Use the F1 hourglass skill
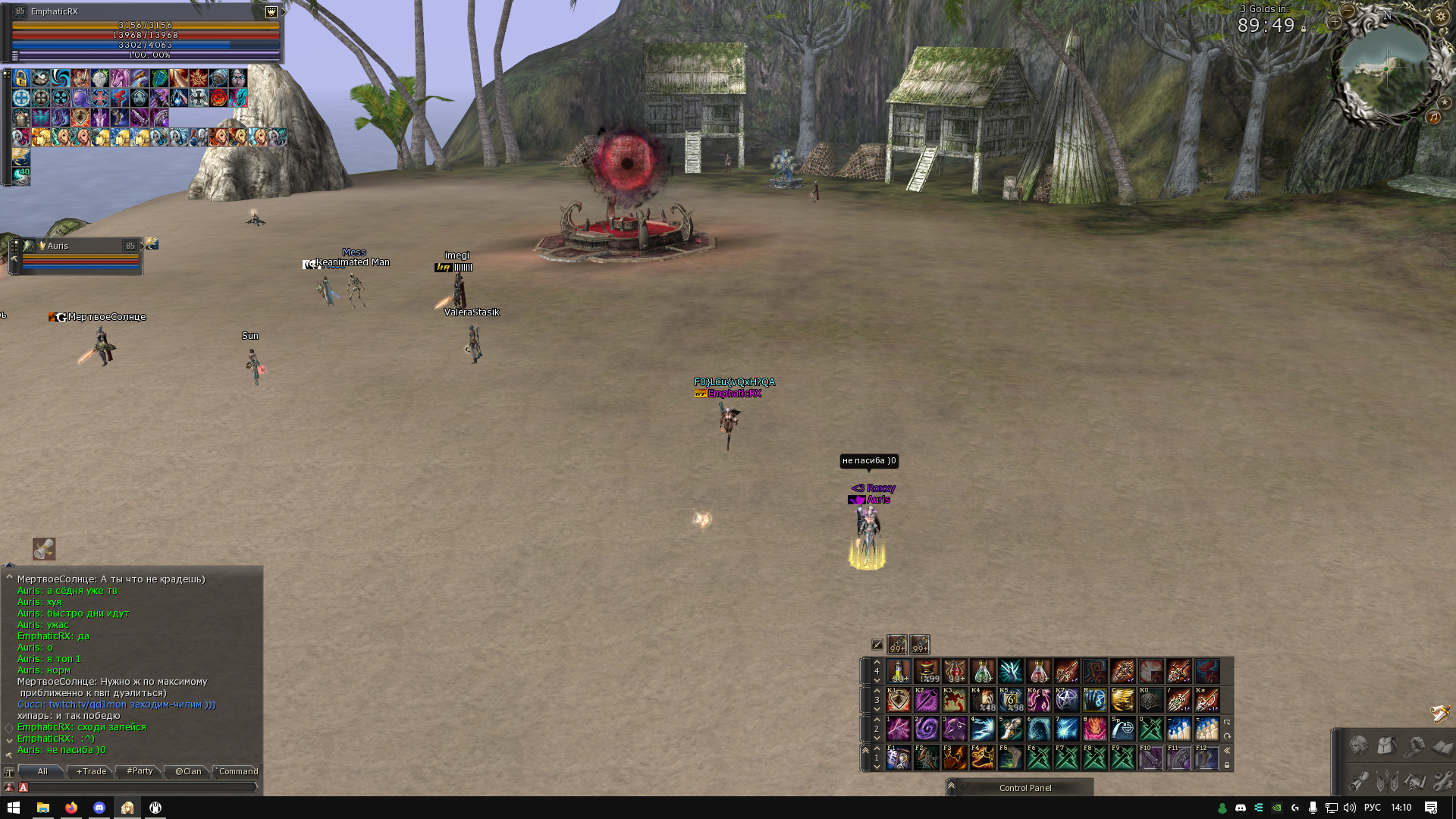Viewport: 1456px width, 819px height. point(898,757)
